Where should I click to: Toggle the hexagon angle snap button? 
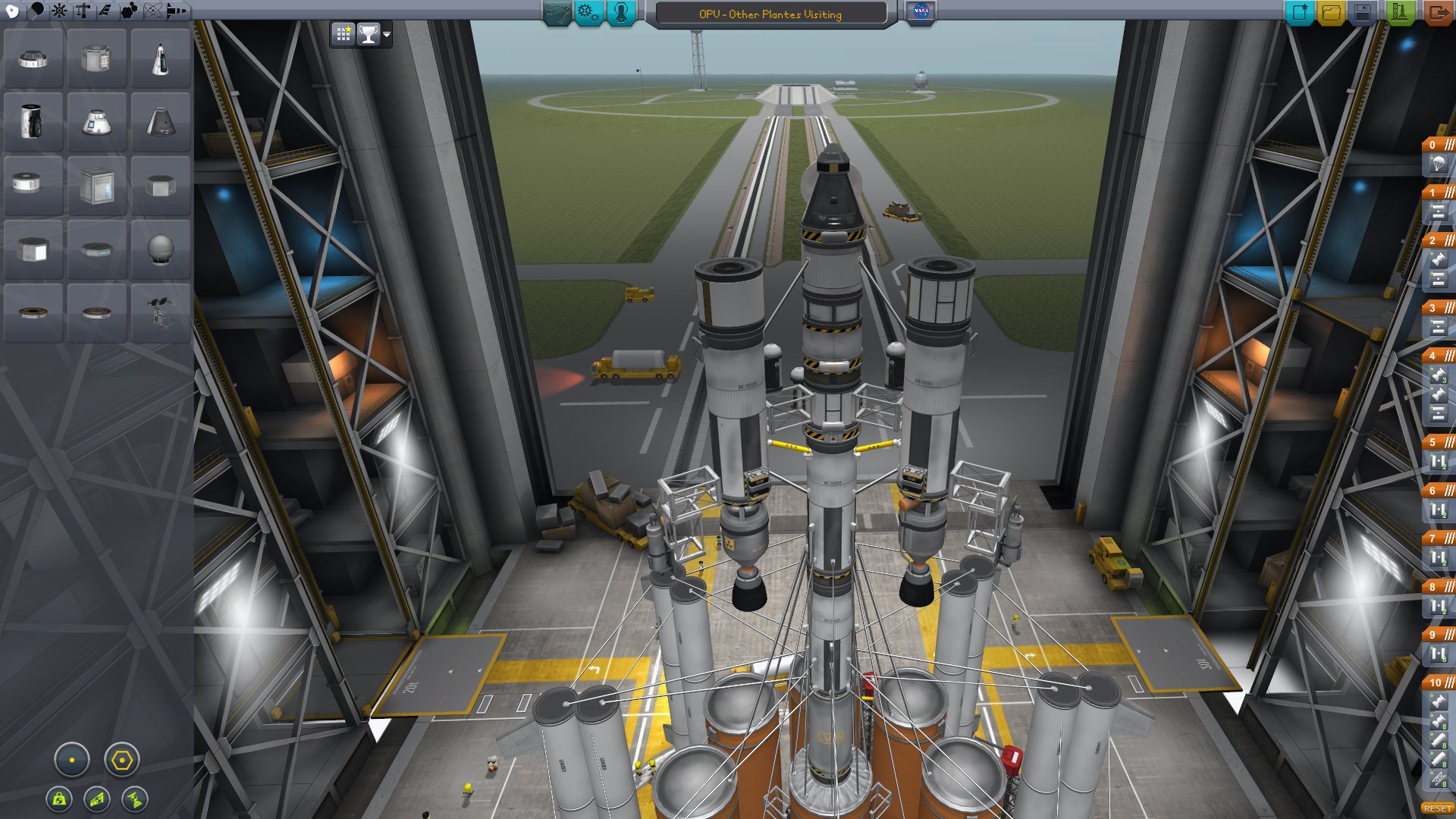pos(121,760)
